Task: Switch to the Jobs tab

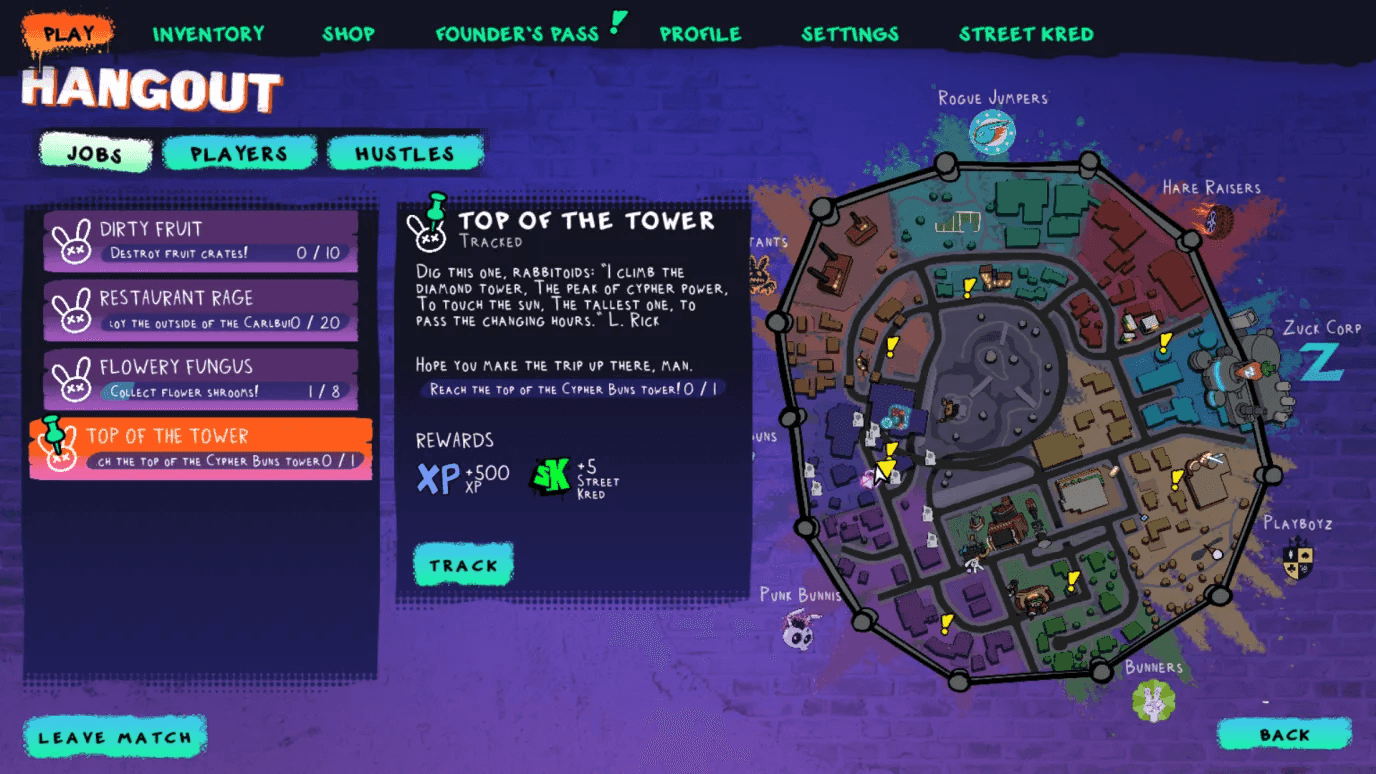Action: pyautogui.click(x=95, y=154)
